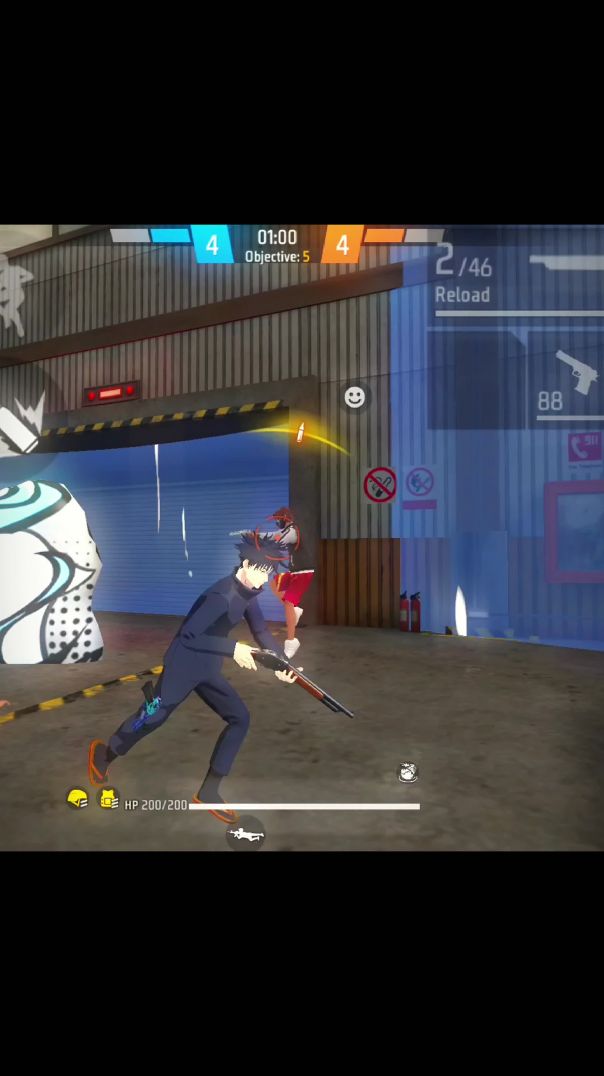Viewport: 604px width, 1076px height.
Task: Open the smiley emote menu
Action: click(x=354, y=397)
